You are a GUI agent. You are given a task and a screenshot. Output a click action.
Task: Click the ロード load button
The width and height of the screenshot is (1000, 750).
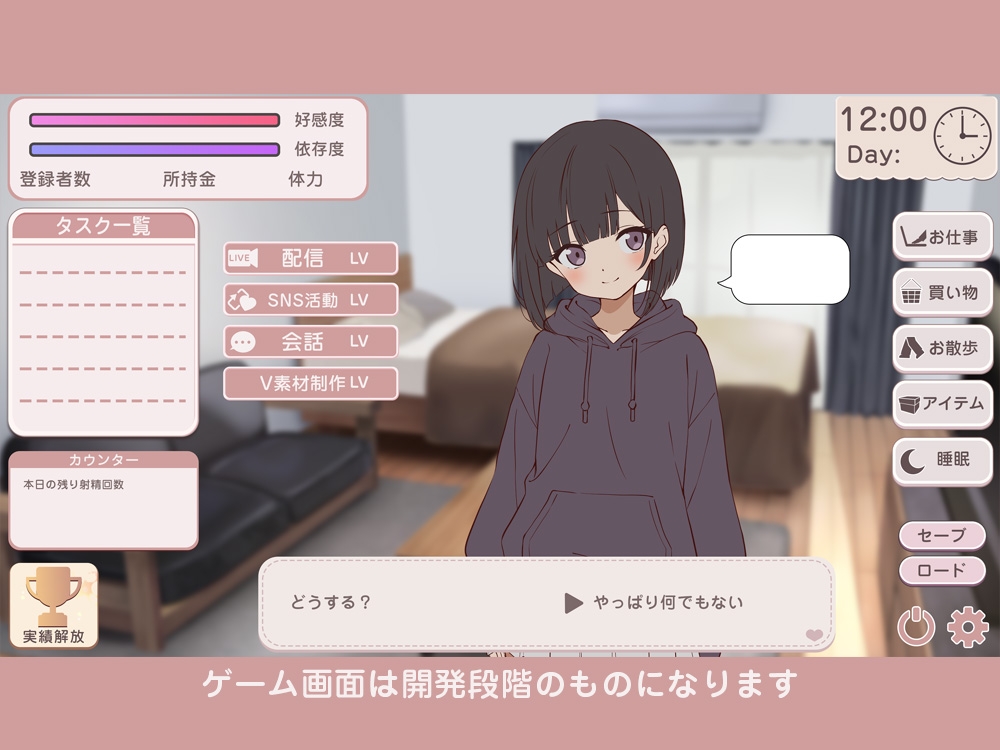pos(941,571)
